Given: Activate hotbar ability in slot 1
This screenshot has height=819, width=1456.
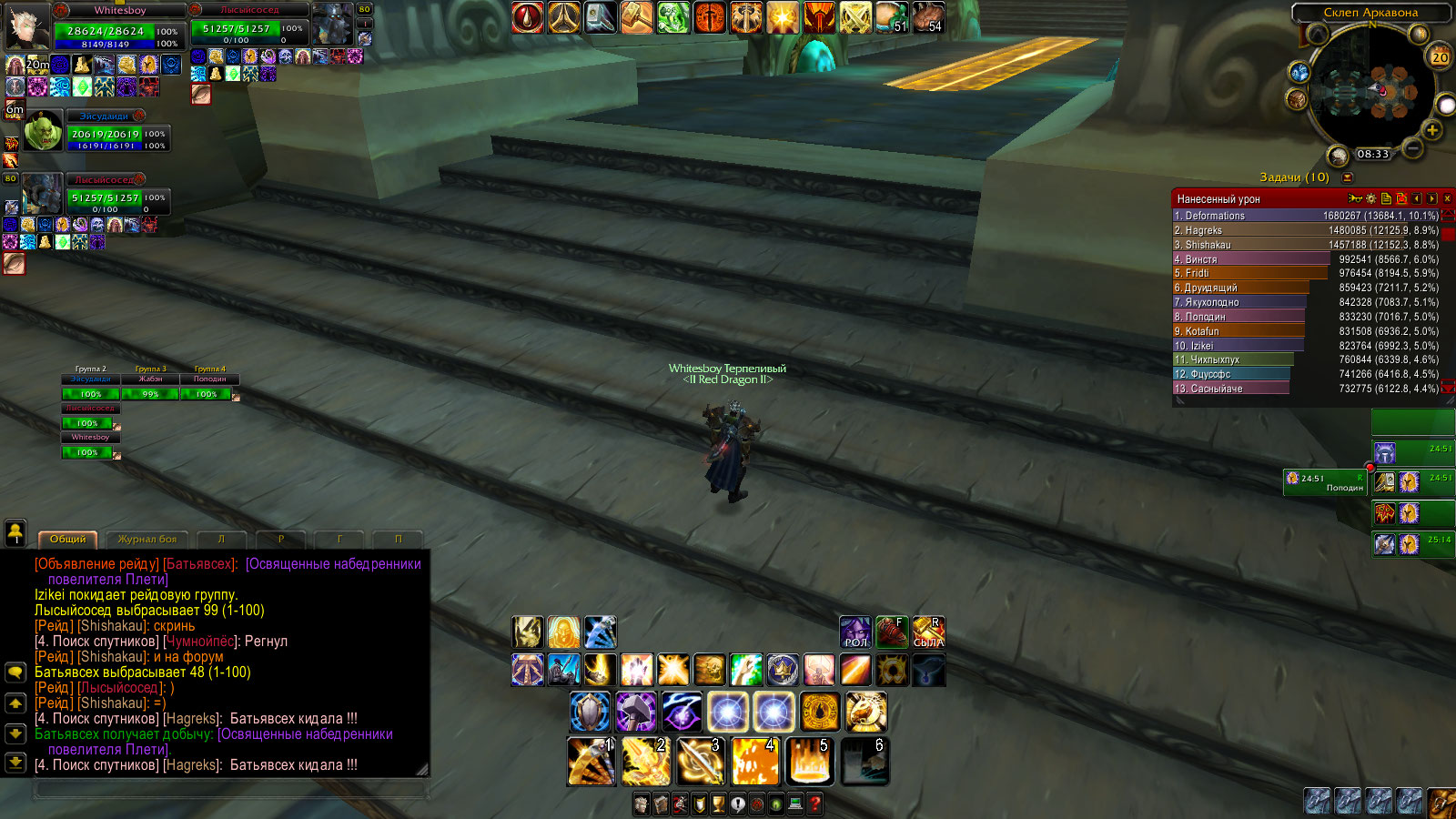Looking at the screenshot, I should point(591,761).
